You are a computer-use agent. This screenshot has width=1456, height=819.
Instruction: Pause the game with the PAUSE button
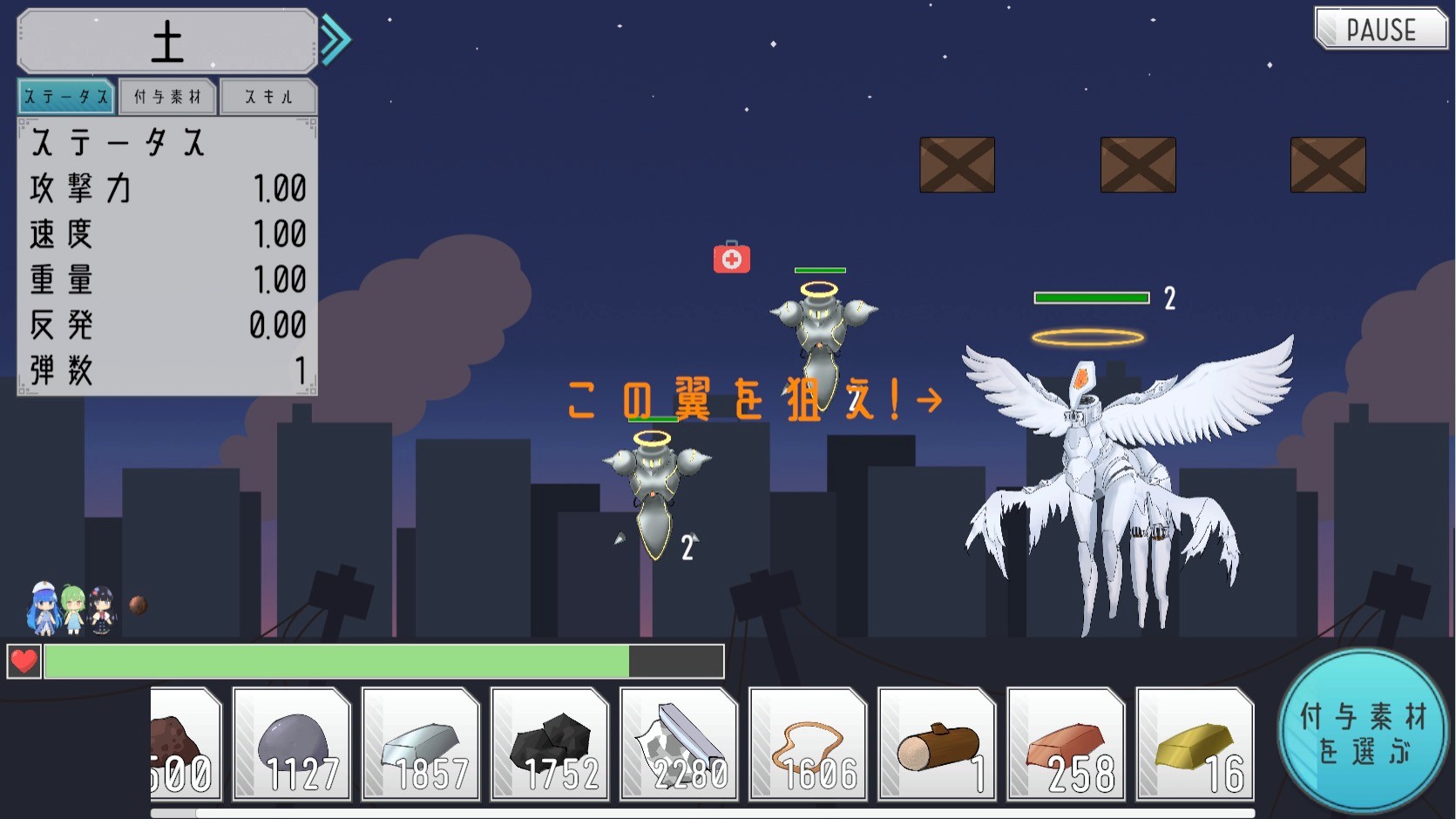(1380, 30)
